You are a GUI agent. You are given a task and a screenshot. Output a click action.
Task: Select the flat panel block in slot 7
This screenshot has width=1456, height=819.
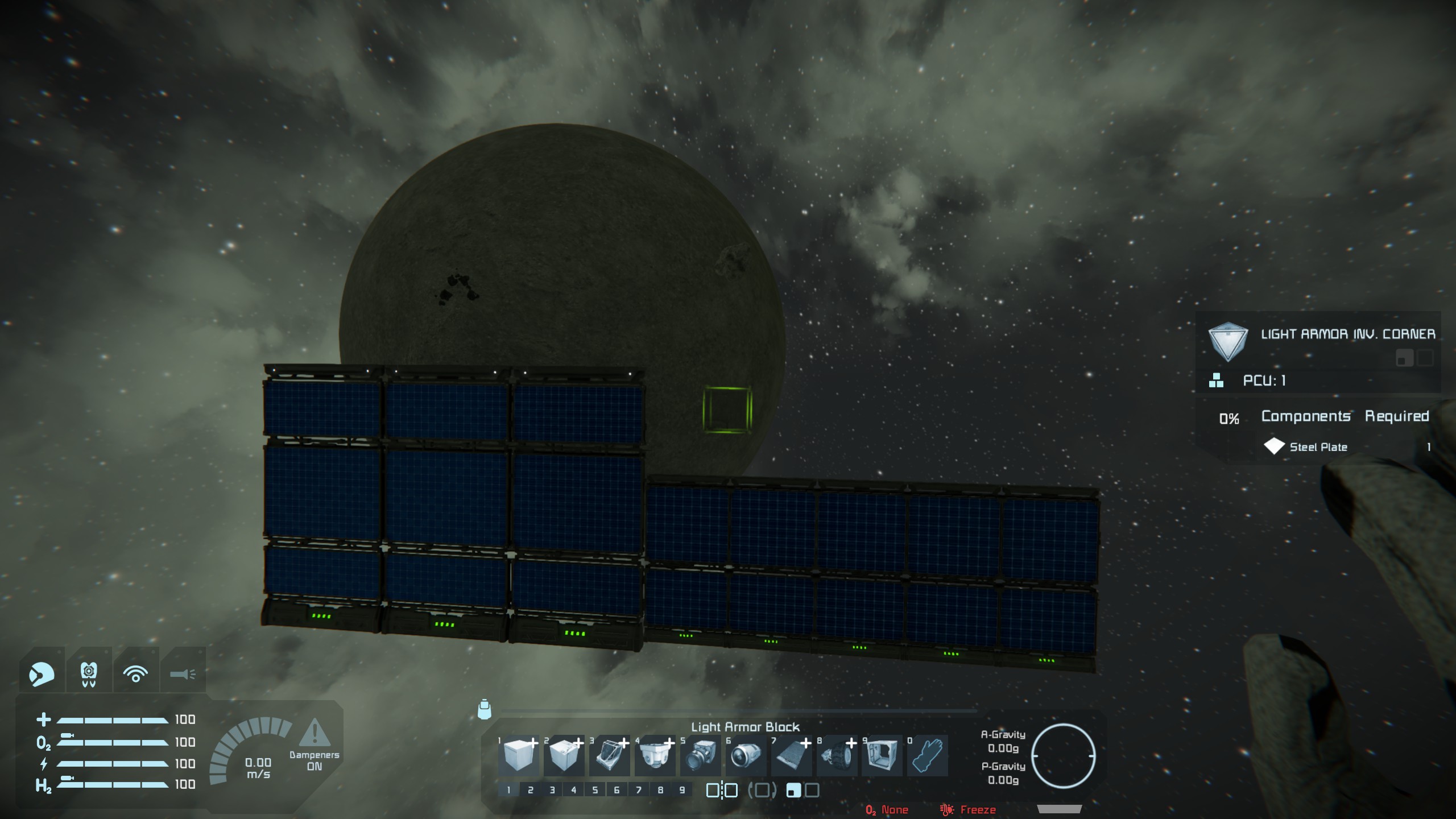coord(791,755)
